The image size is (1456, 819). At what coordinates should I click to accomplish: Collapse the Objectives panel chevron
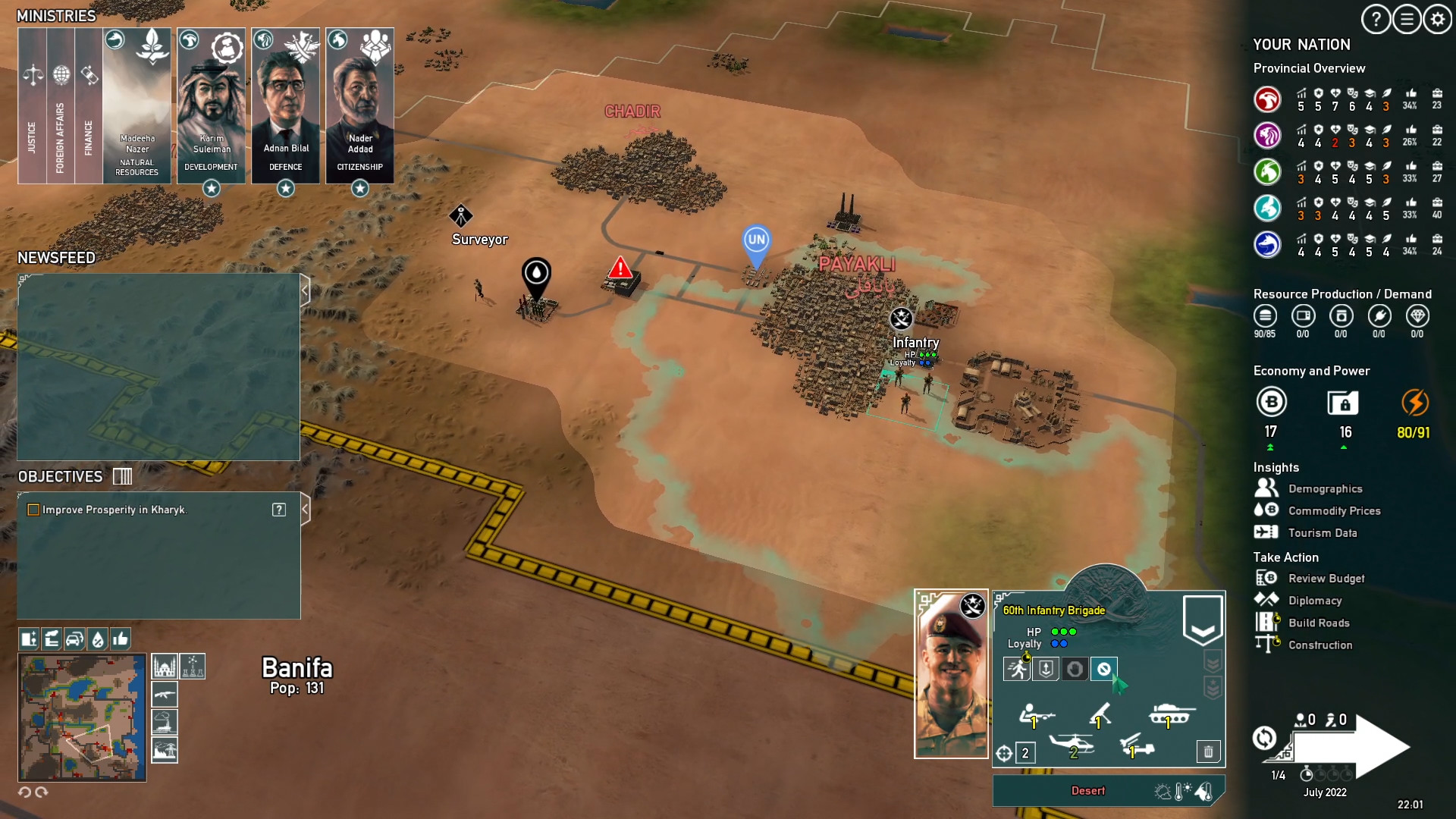tap(306, 510)
